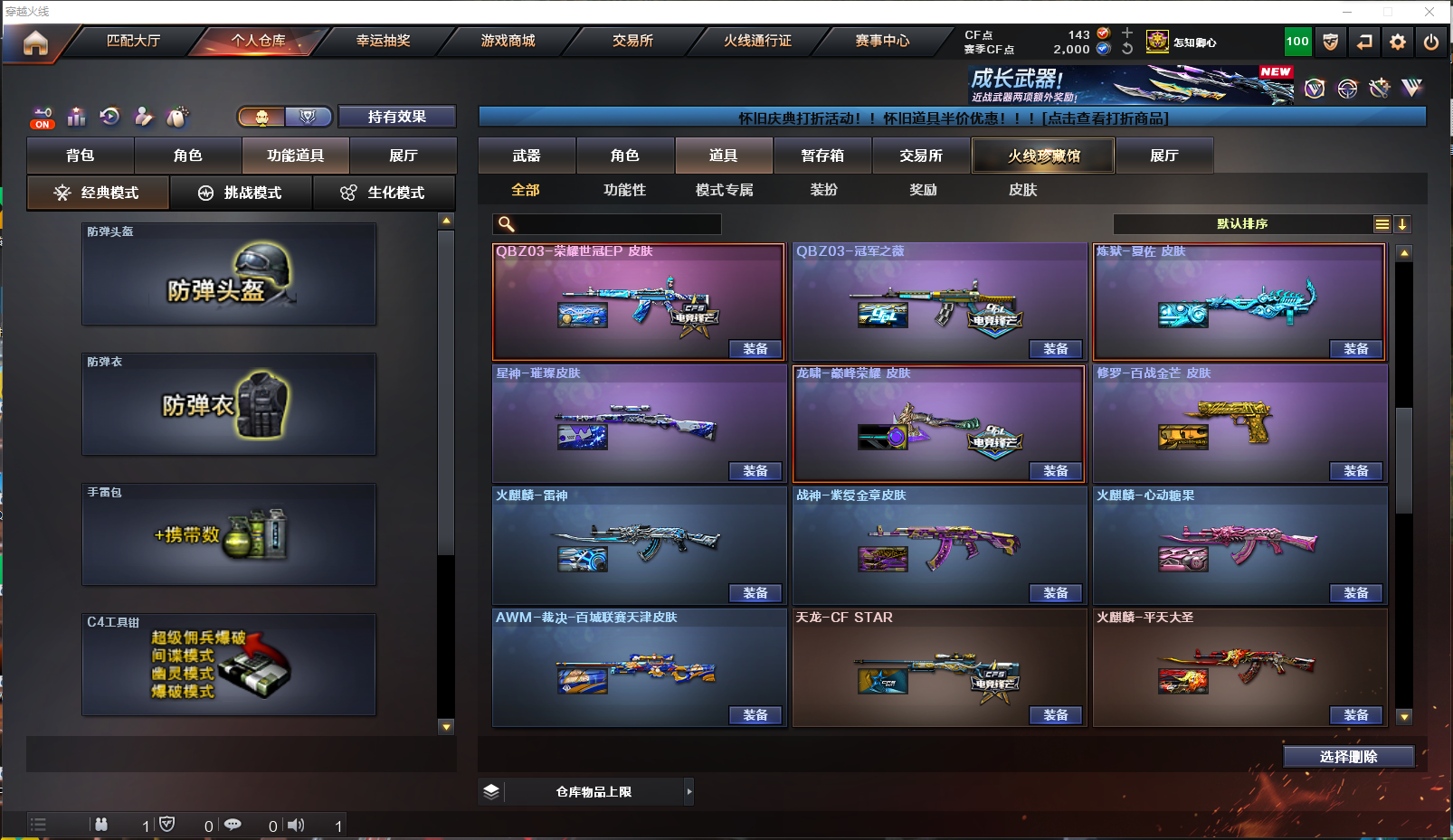Filter items by 皮肤 skins category
This screenshot has width=1453, height=840.
coord(1022,190)
